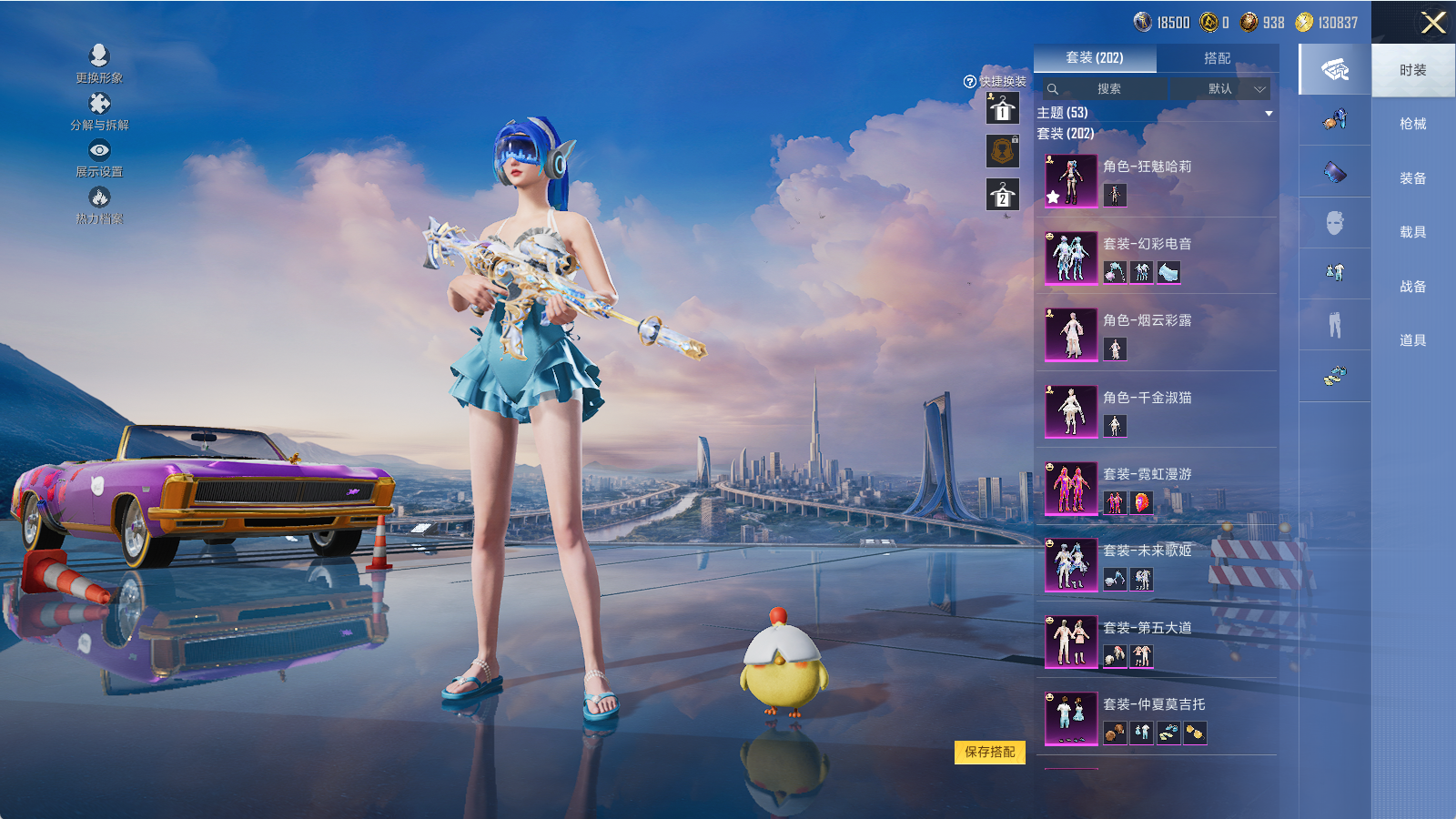Viewport: 1456px width, 819px height.
Task: Show the 快捷换装 help tooltip icon
Action: coord(969,82)
